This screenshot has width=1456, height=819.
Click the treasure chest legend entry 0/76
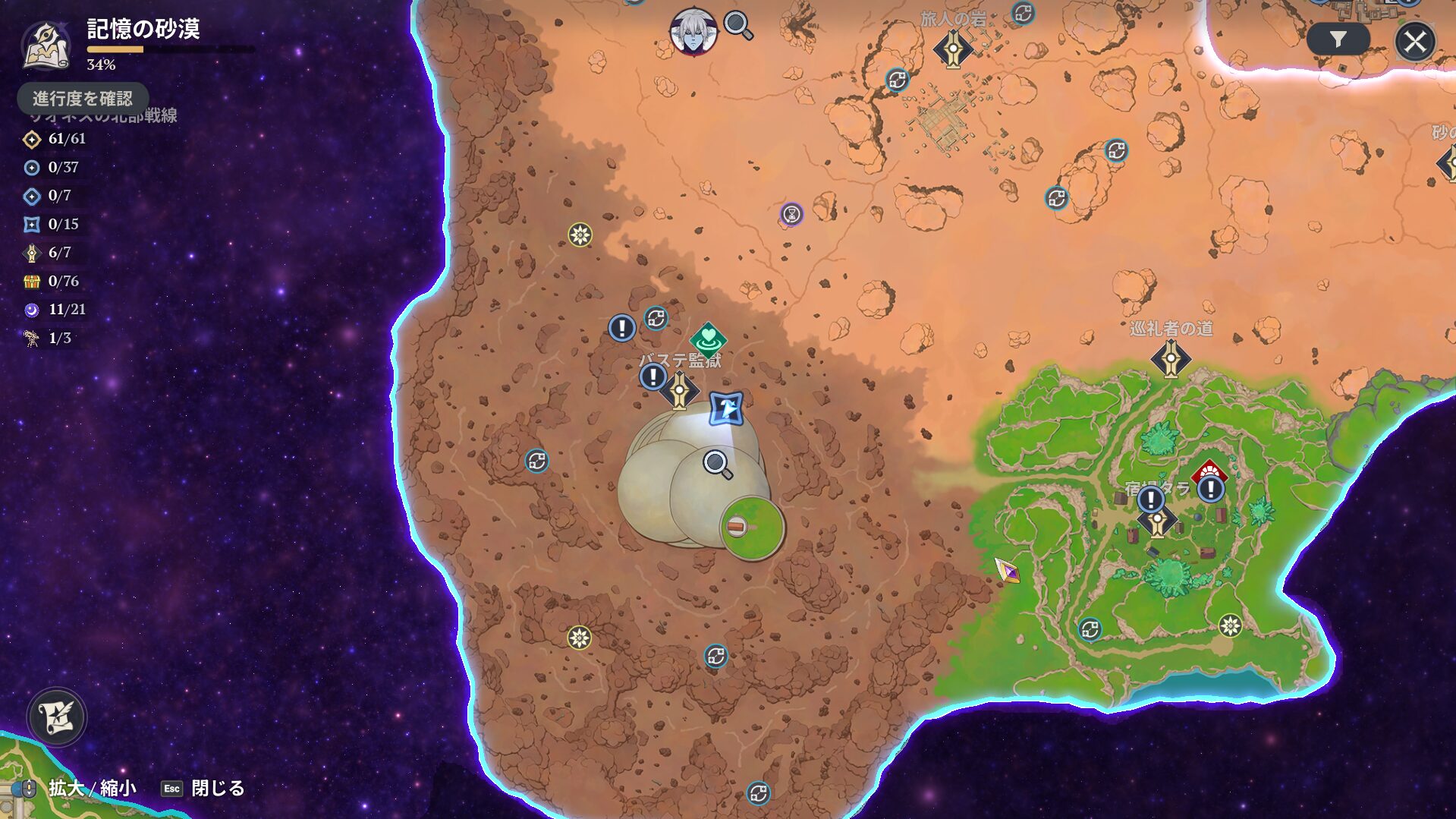pos(52,281)
